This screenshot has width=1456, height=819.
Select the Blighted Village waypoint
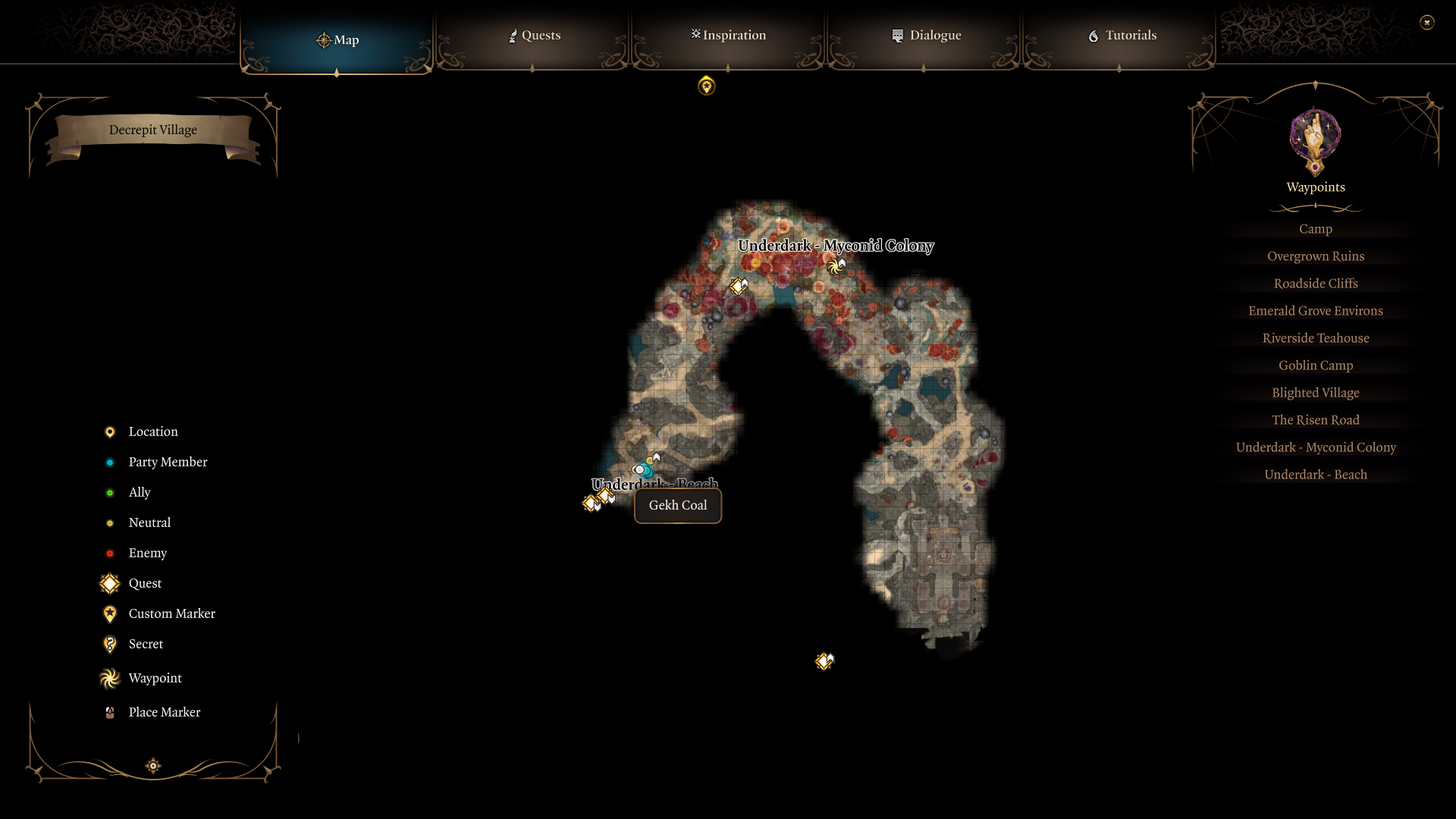pyautogui.click(x=1315, y=392)
